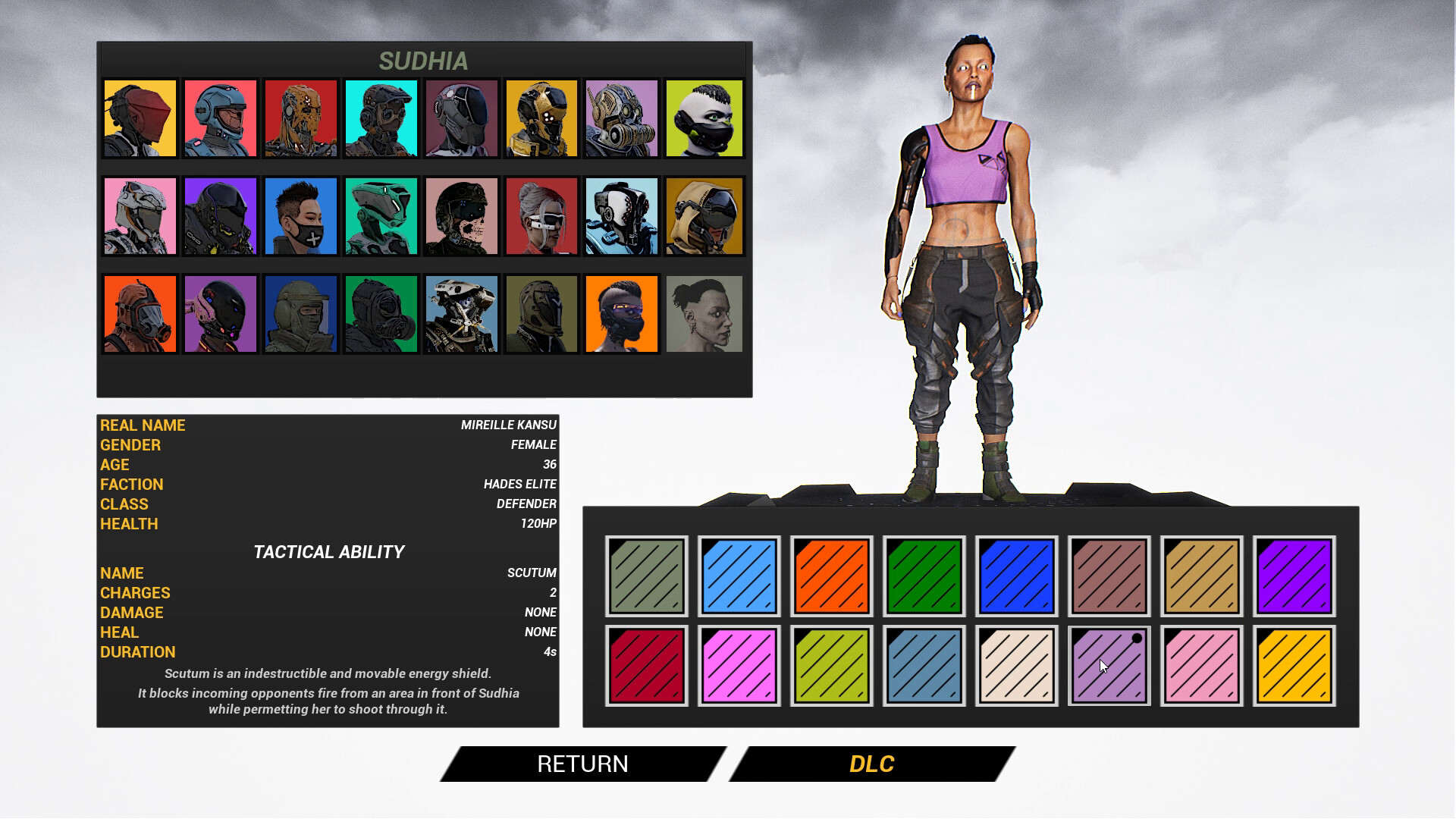The image size is (1456, 819).
Task: Select the mohawk woman with orange visor
Action: tap(623, 313)
